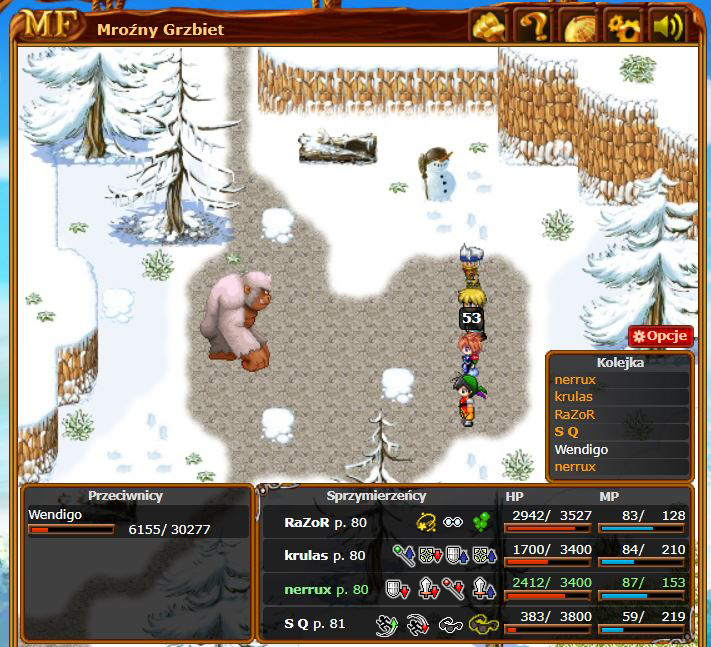The height and width of the screenshot is (647, 711).
Task: Click Wendigo entry in the Kolejka queue
Action: 582,449
